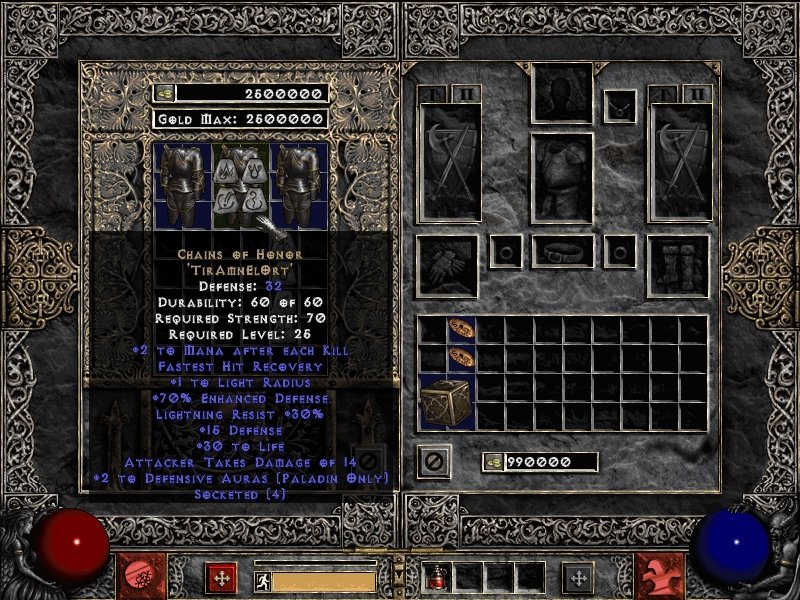Select the Horadric Cube in the inventory
Image resolution: width=800 pixels, height=600 pixels.
point(446,403)
